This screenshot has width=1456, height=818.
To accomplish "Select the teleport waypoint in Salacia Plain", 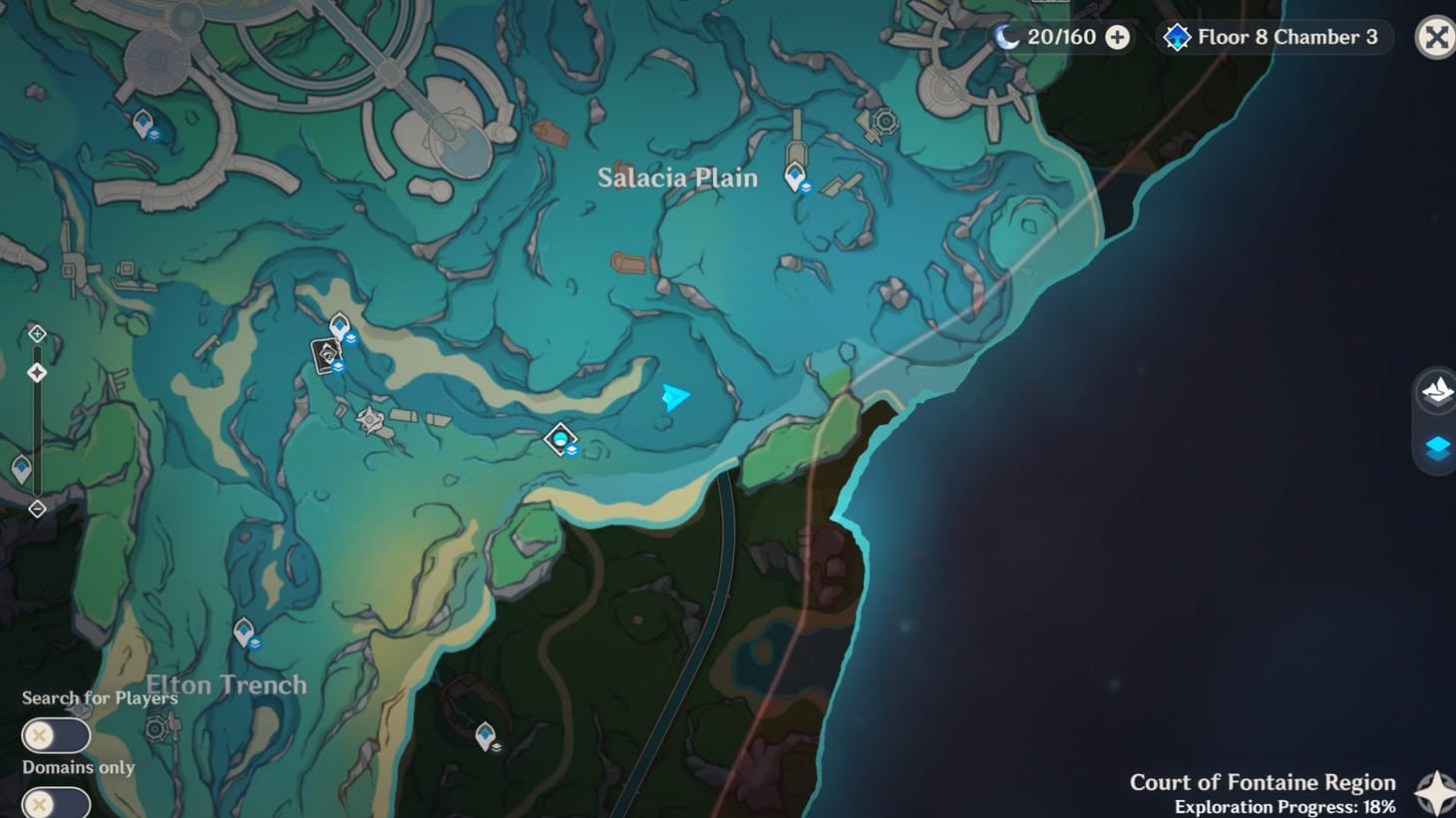I will point(795,174).
